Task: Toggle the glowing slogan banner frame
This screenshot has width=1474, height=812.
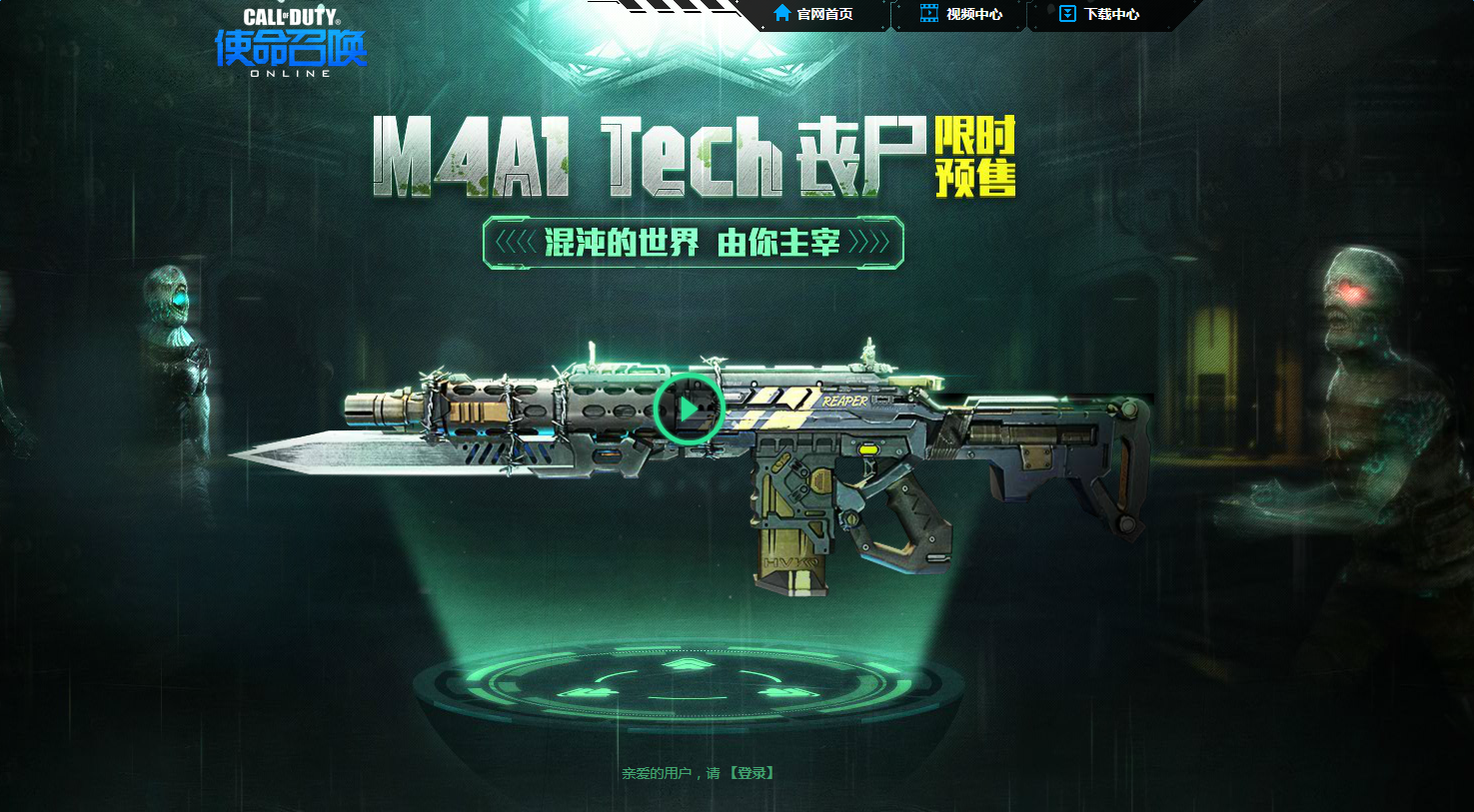Action: (693, 242)
